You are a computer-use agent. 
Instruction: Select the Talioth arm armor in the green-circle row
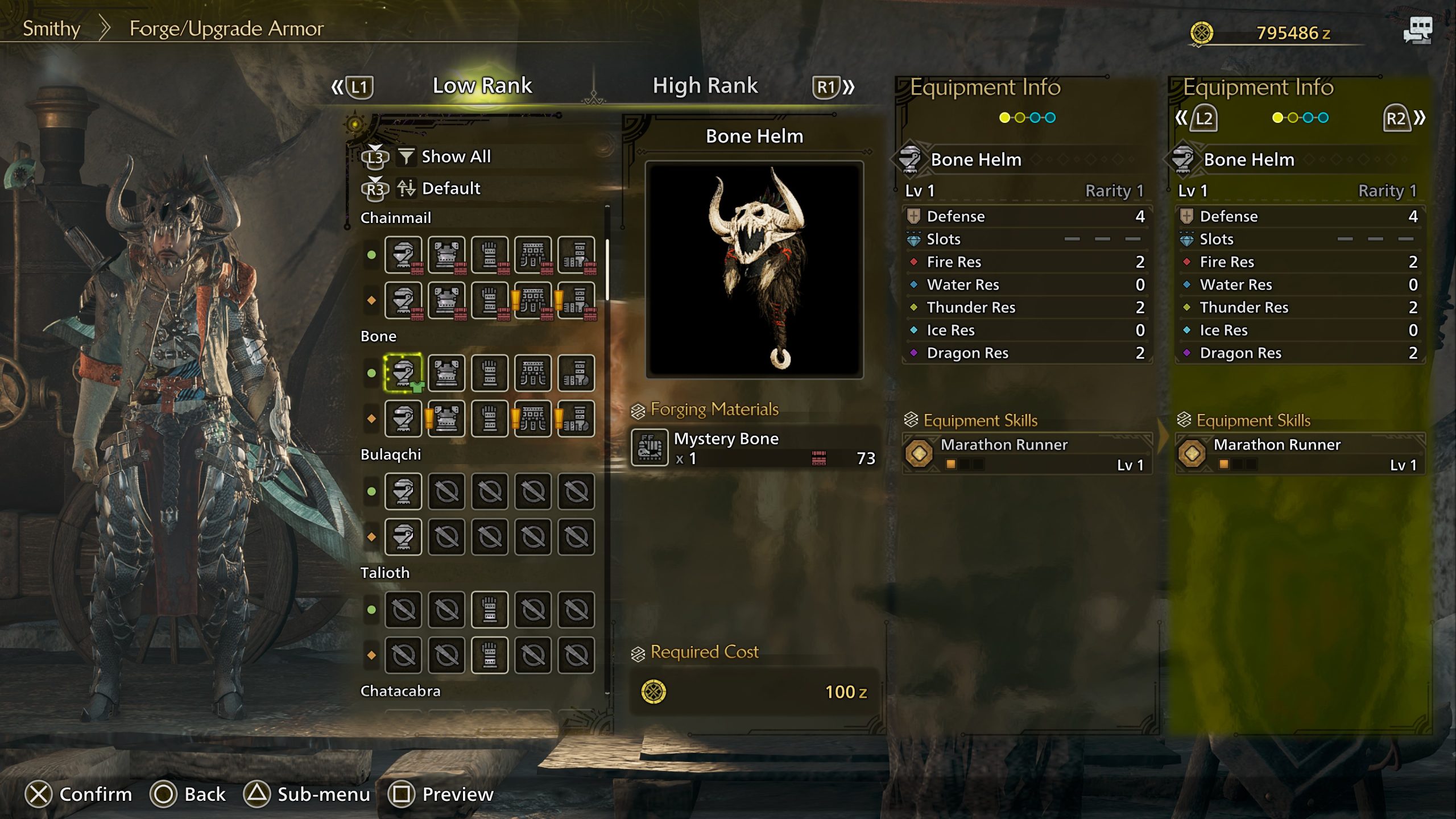click(x=490, y=610)
